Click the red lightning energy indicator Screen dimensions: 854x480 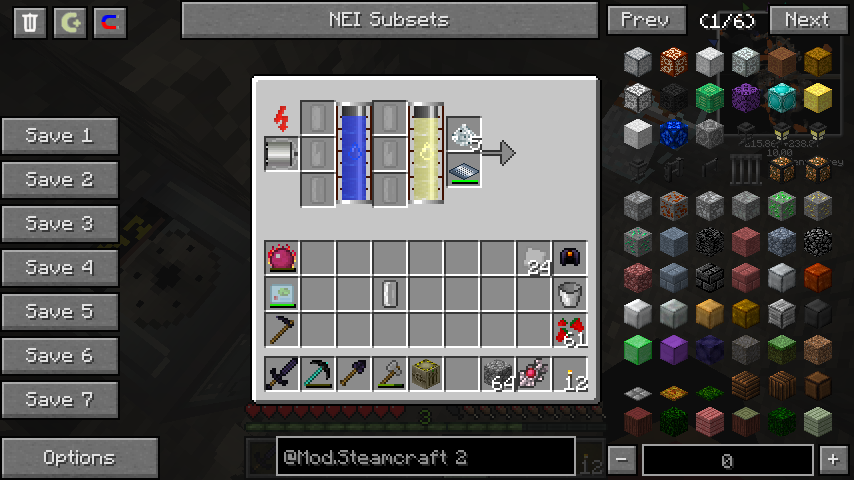[281, 119]
